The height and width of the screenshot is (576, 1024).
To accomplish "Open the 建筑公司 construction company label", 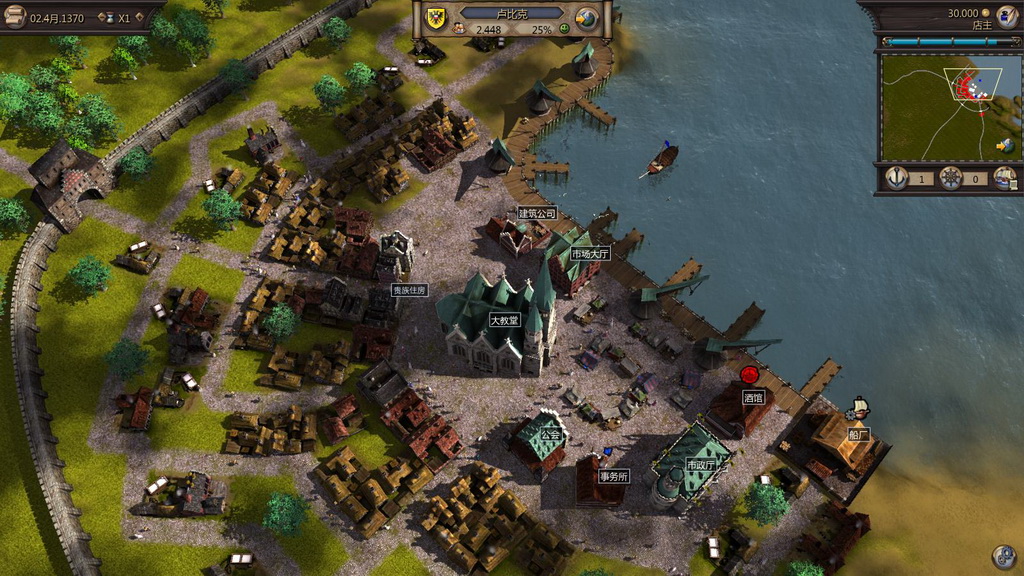I will [x=537, y=213].
